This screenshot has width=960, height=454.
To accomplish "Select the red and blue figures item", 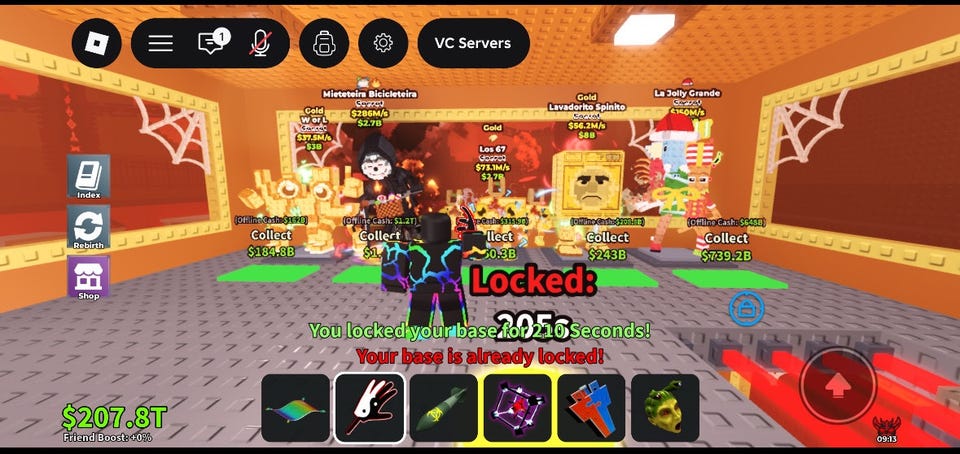I will click(x=591, y=408).
